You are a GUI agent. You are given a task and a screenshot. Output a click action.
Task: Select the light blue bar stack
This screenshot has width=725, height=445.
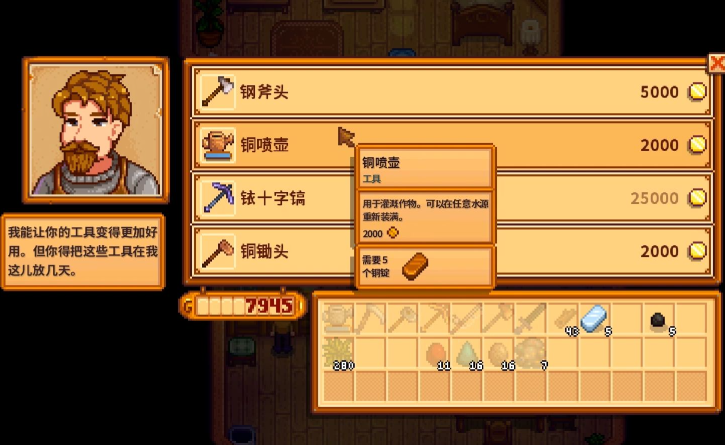click(x=593, y=320)
